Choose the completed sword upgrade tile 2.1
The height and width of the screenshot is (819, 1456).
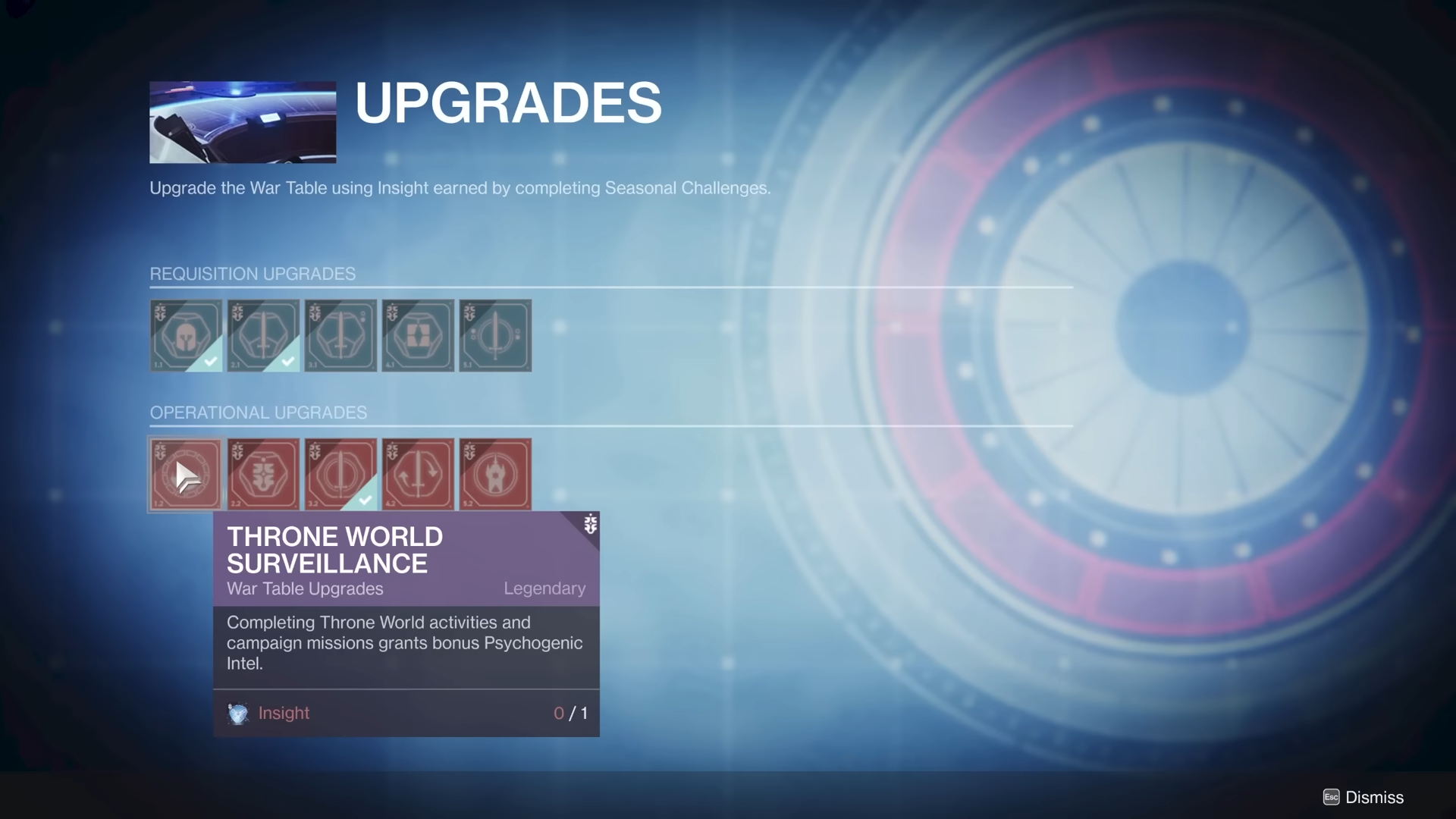click(263, 335)
